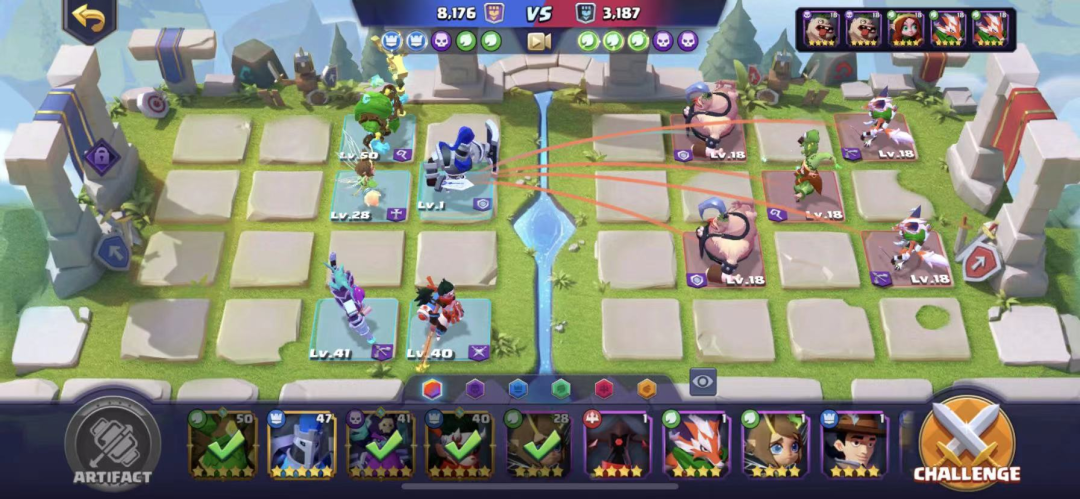Deselect the level 28 hero card
Screen dimensions: 1080x499
coord(539,444)
